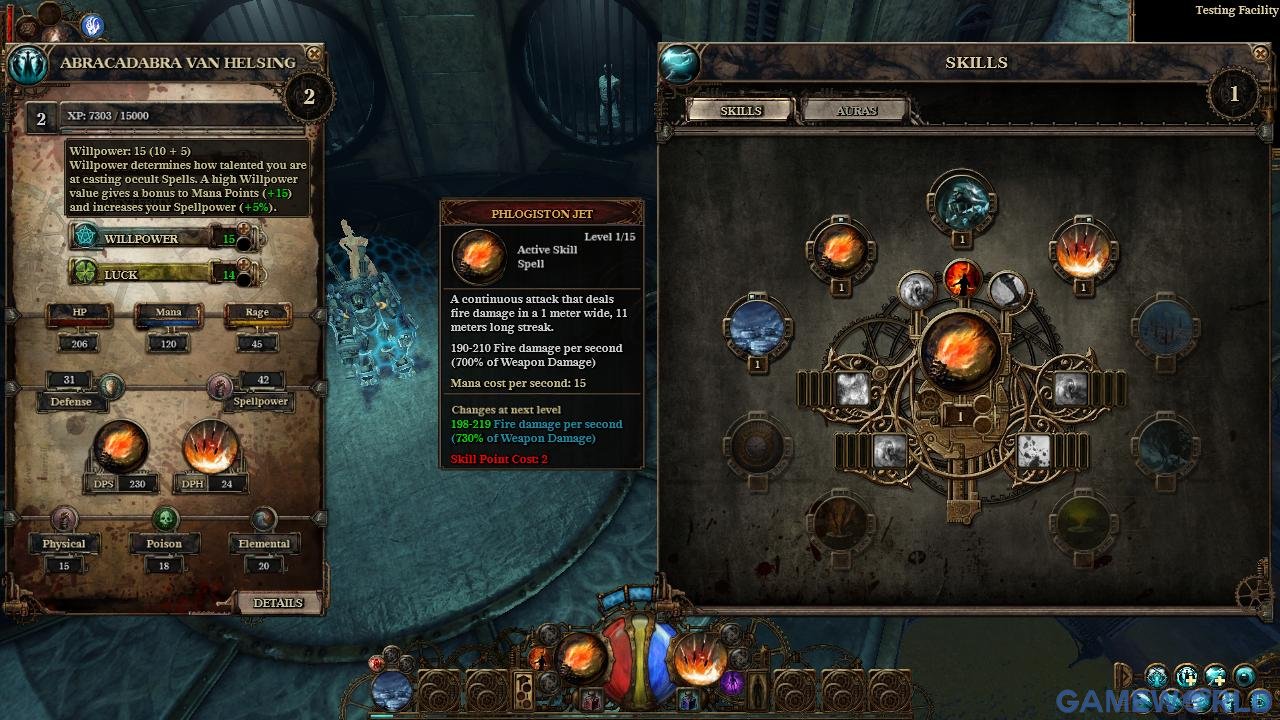Open the character Details button

coord(277,603)
